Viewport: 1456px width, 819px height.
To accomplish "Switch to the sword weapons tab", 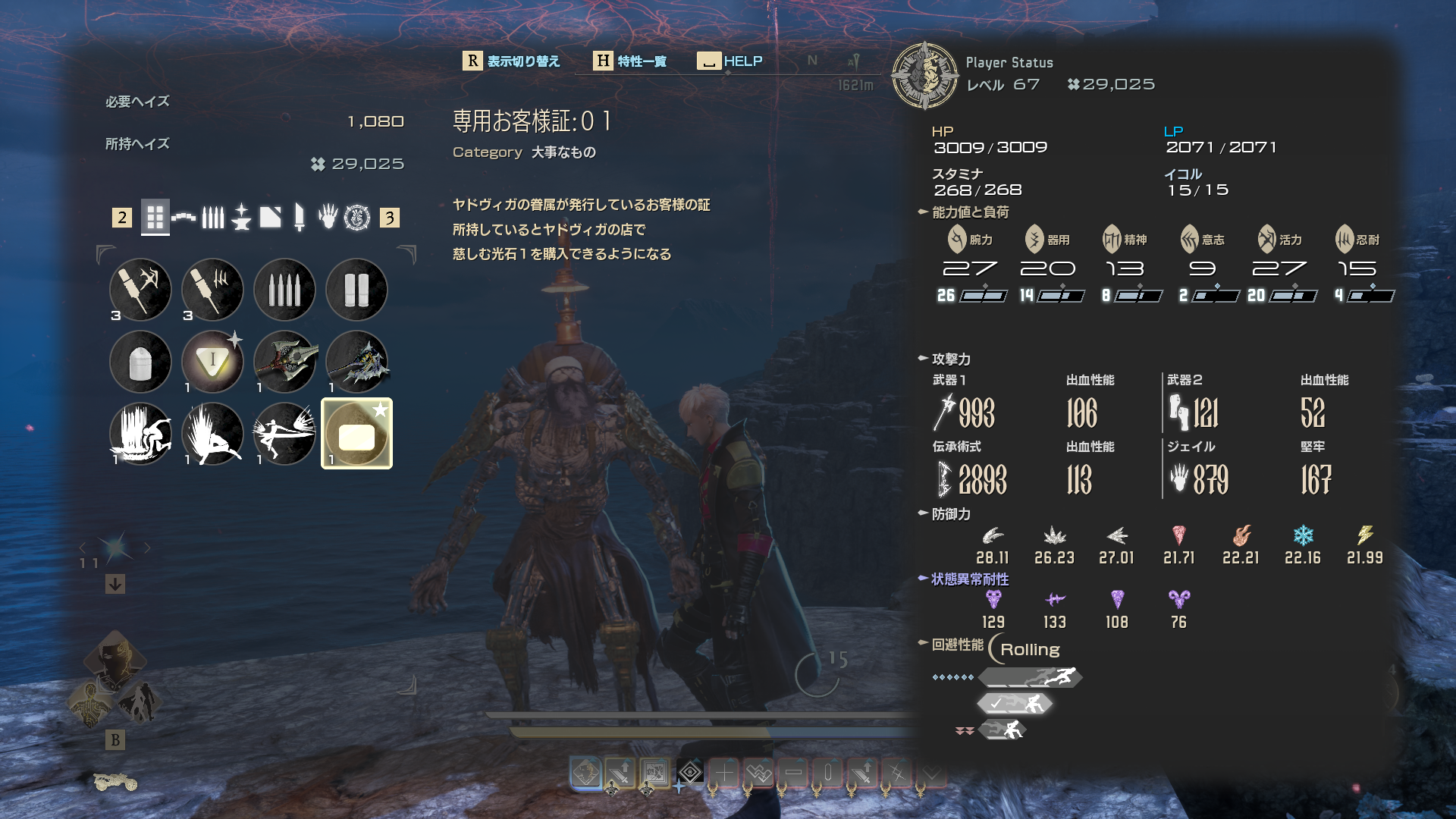I will (299, 218).
